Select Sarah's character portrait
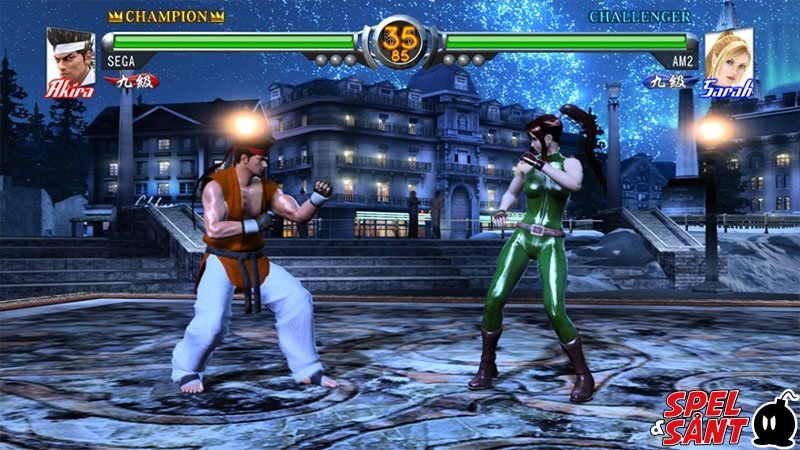Image resolution: width=800 pixels, height=450 pixels. click(x=728, y=58)
